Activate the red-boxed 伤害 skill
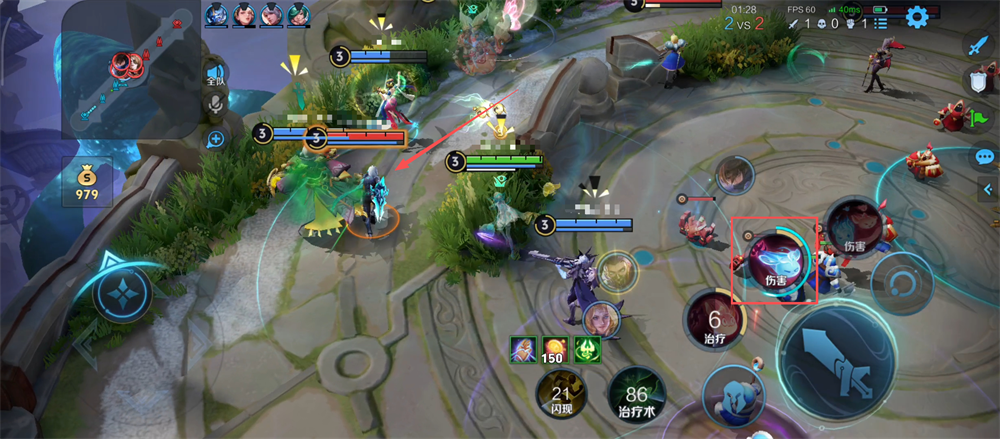This screenshot has height=439, width=1000. tap(775, 260)
